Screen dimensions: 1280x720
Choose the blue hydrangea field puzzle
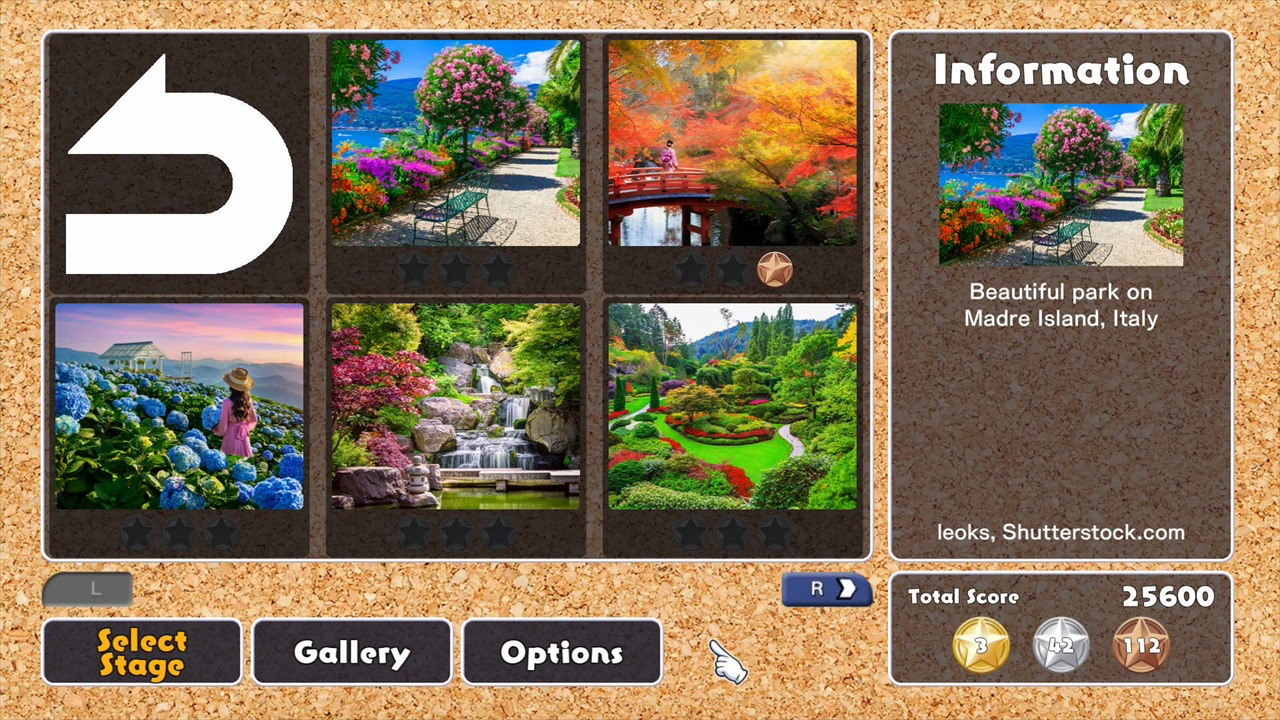(x=180, y=407)
